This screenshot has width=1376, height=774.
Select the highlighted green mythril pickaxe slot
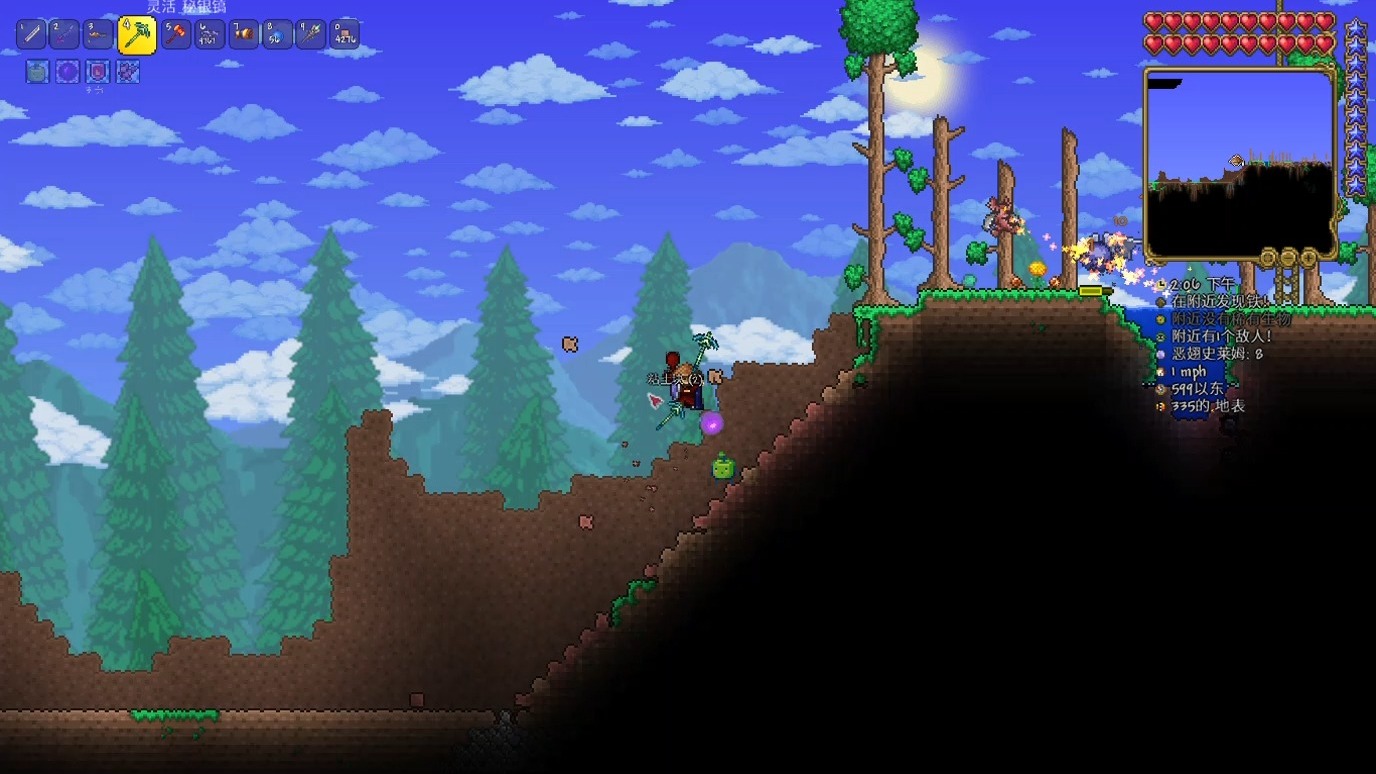(x=136, y=35)
